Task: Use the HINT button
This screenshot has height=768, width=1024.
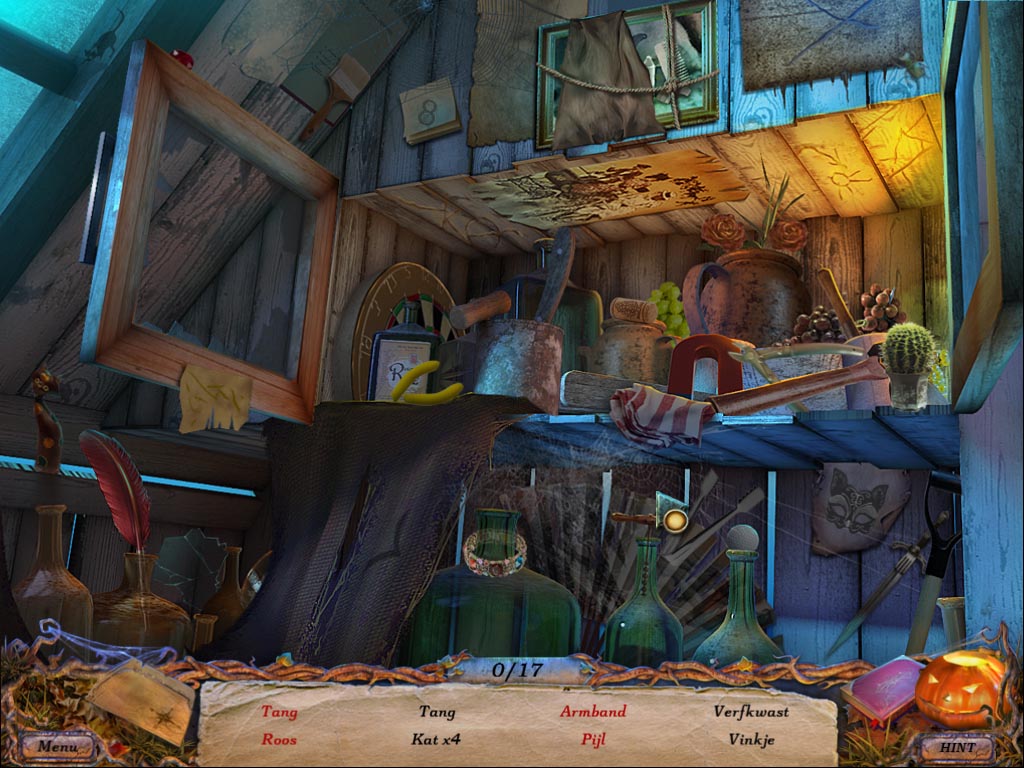Action: (x=955, y=746)
